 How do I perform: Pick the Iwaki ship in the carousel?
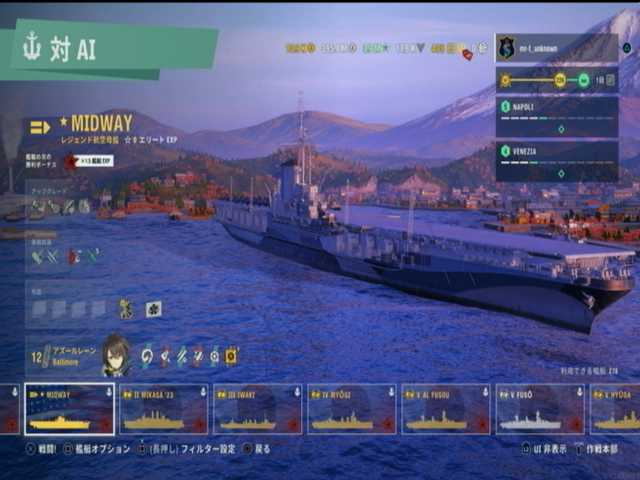click(257, 409)
